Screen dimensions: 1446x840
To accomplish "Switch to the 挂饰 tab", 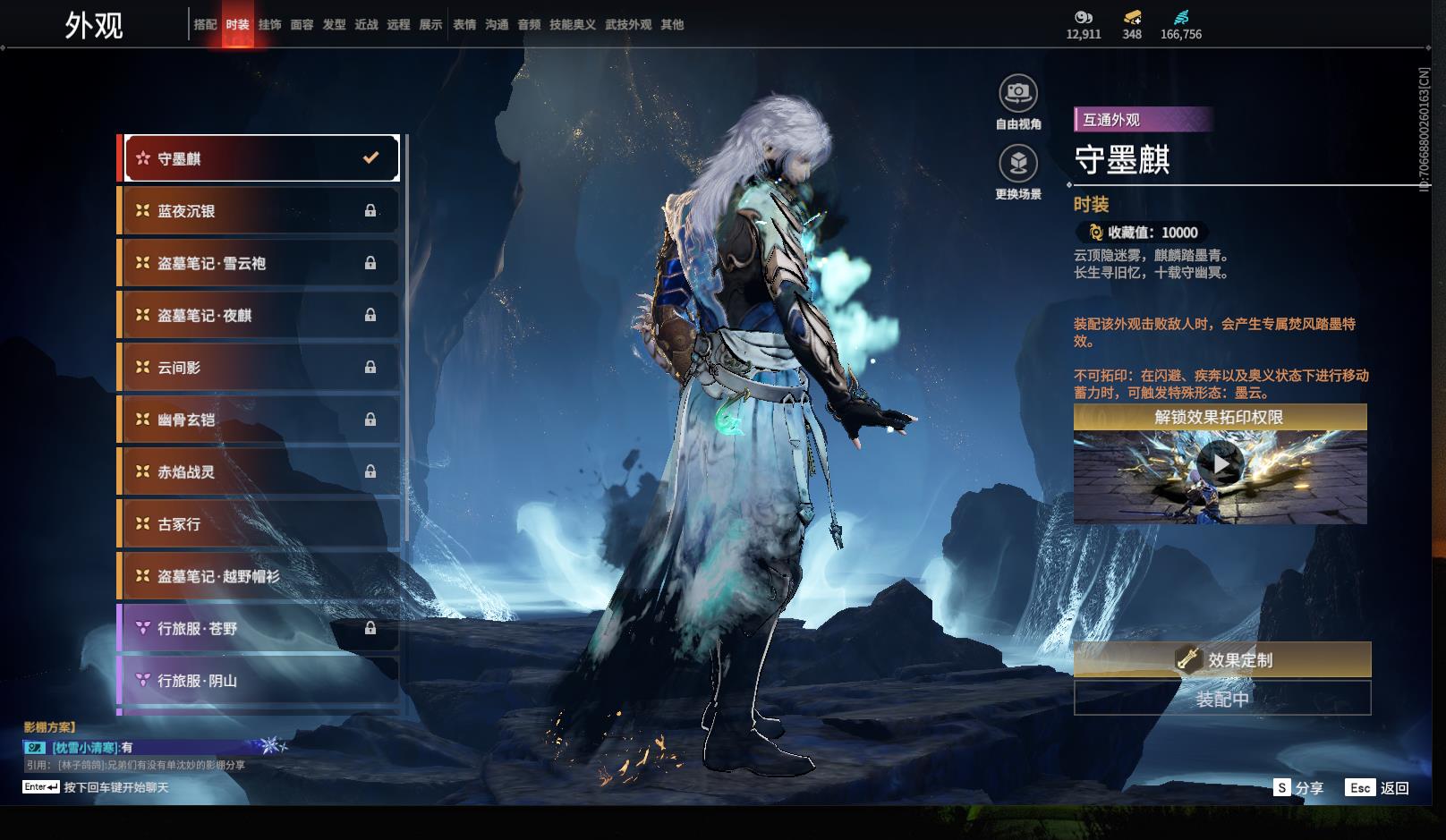I will click(269, 25).
